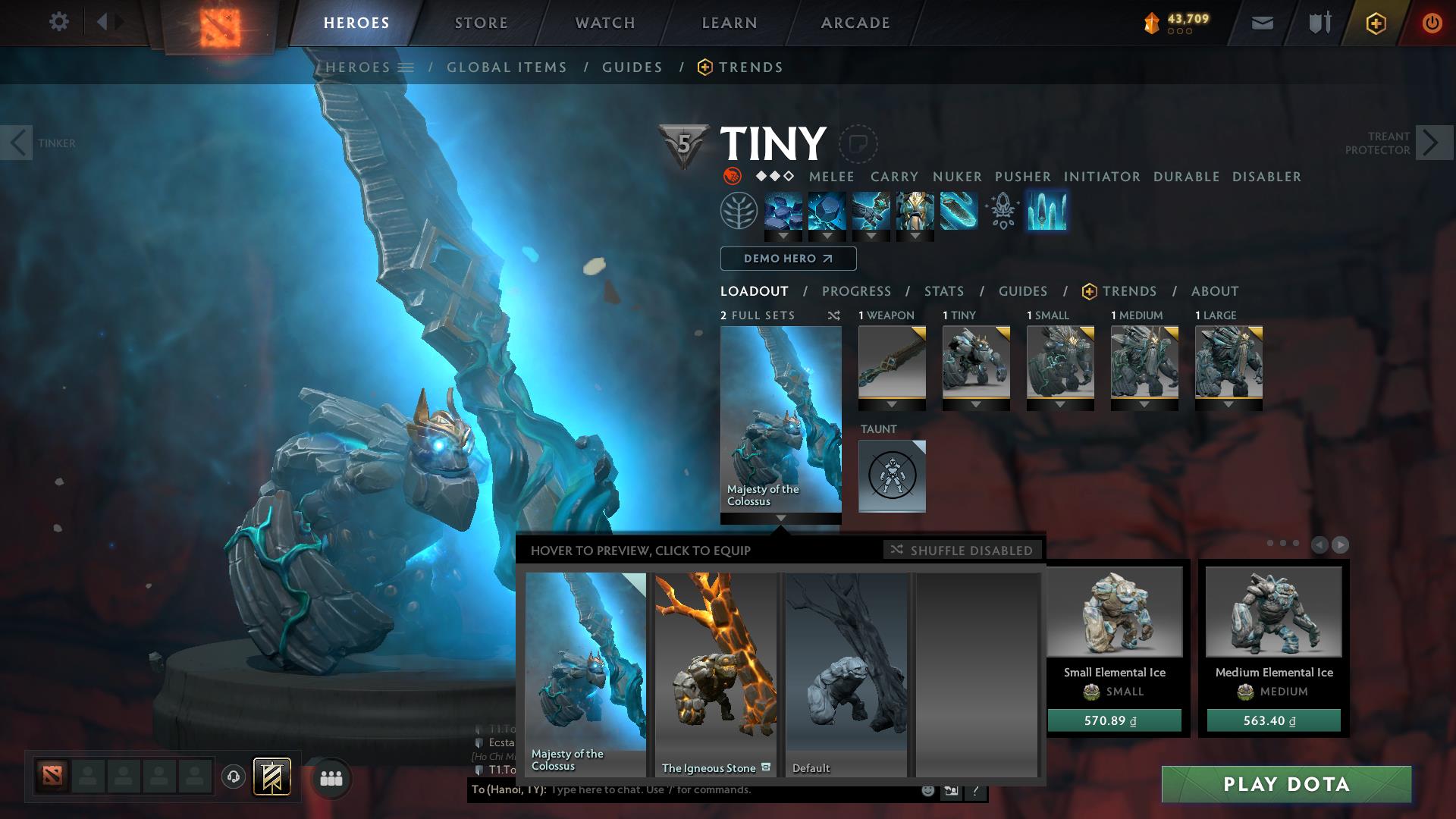
Task: Open the envelope notifications icon
Action: (x=1261, y=23)
